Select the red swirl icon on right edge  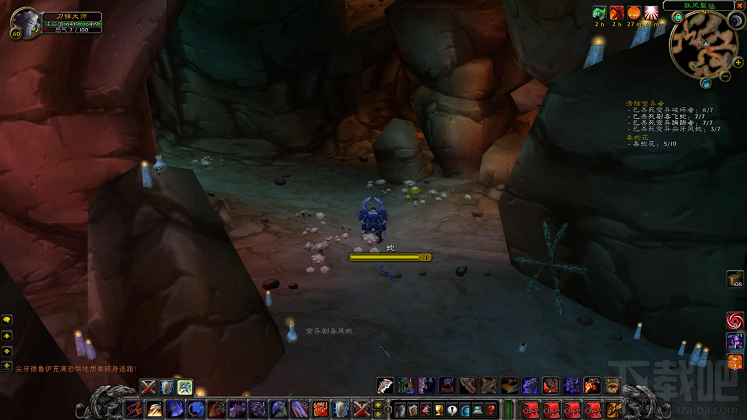pos(735,320)
